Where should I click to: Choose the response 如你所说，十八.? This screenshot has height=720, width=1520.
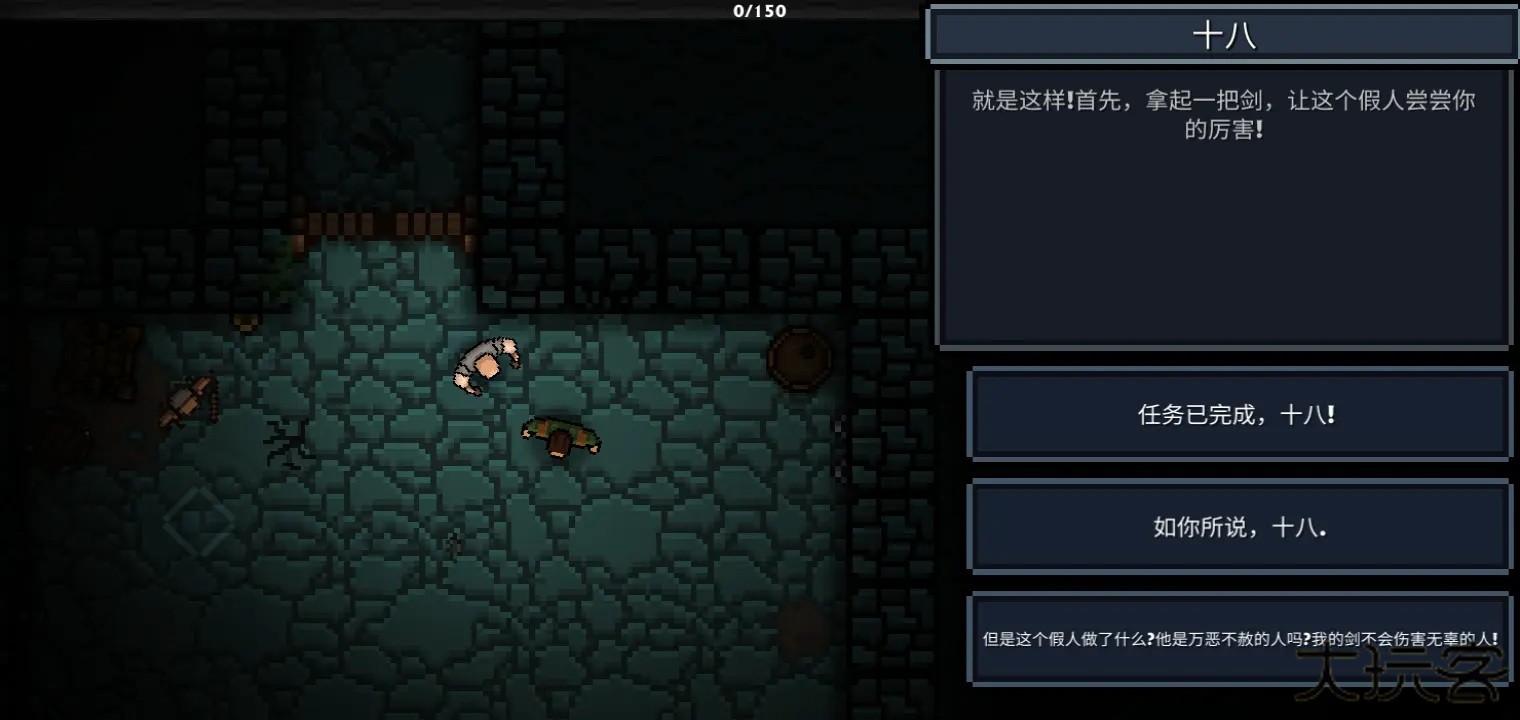coord(1238,527)
